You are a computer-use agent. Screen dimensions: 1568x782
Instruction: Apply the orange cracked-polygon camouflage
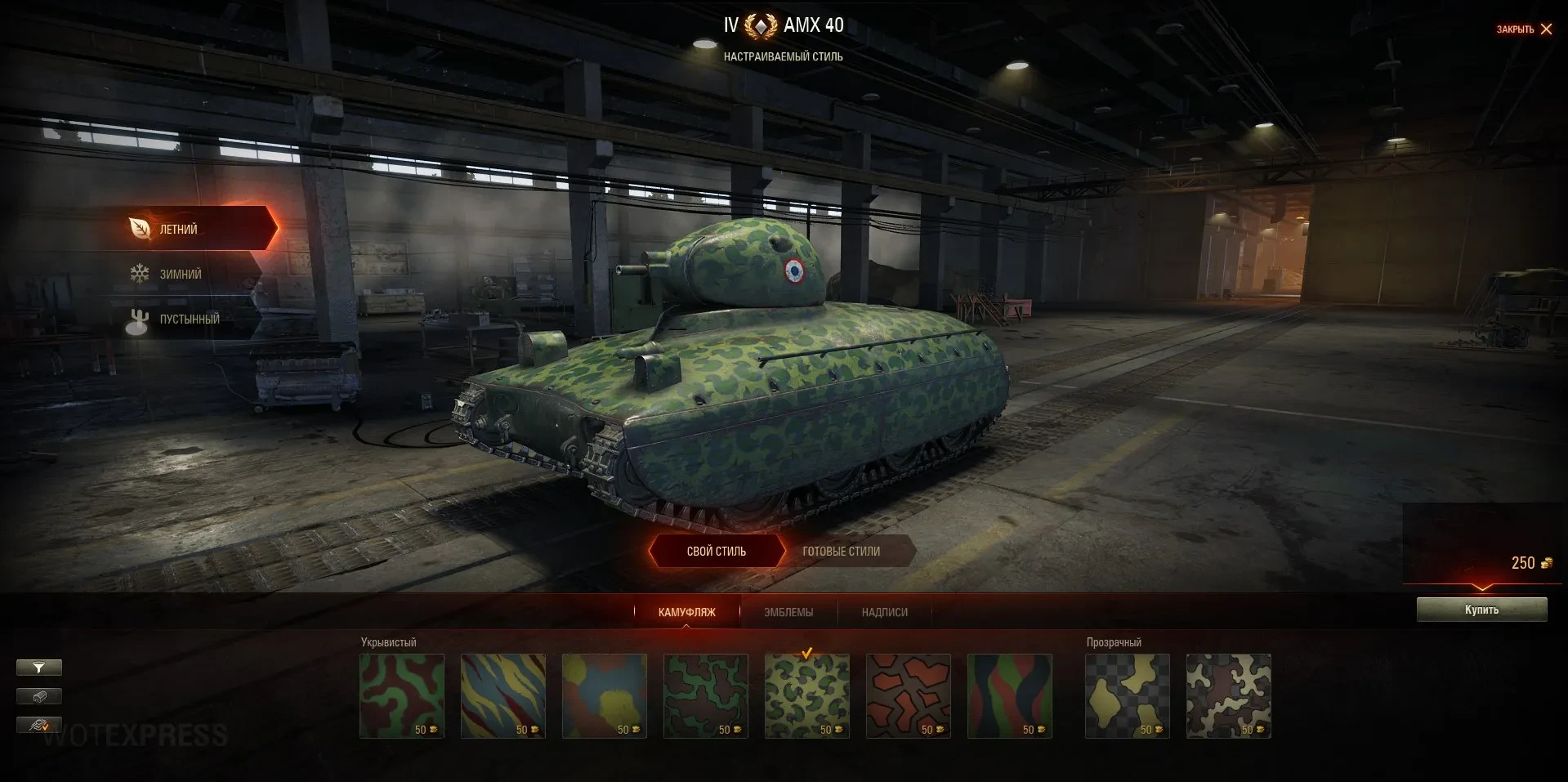tap(909, 695)
